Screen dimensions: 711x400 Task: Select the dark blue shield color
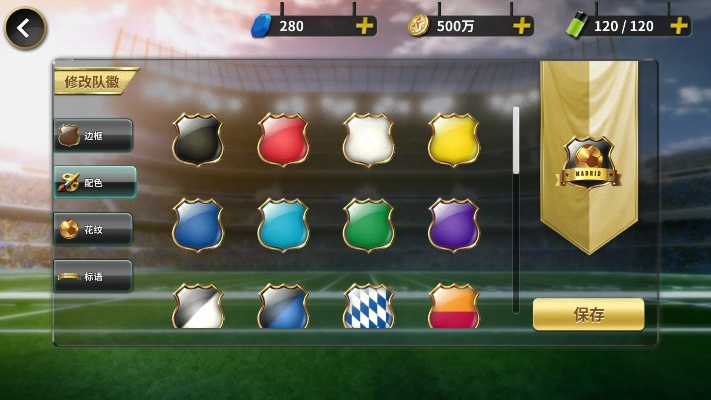tap(197, 224)
